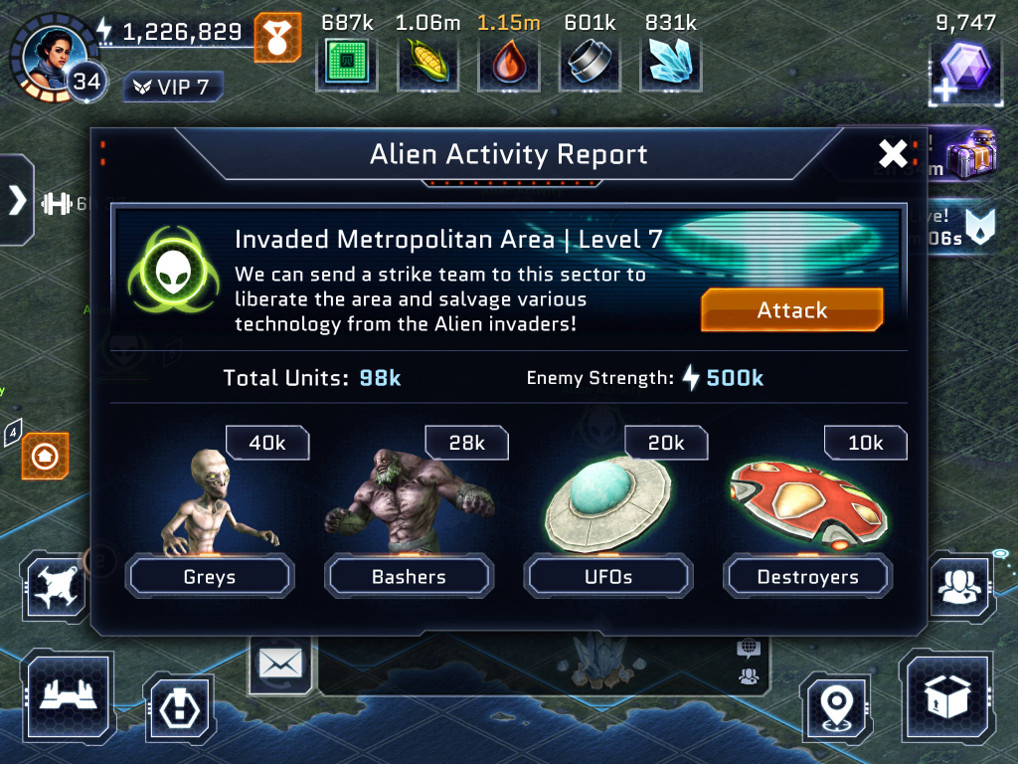
Task: Open the inventory box
Action: click(948, 698)
